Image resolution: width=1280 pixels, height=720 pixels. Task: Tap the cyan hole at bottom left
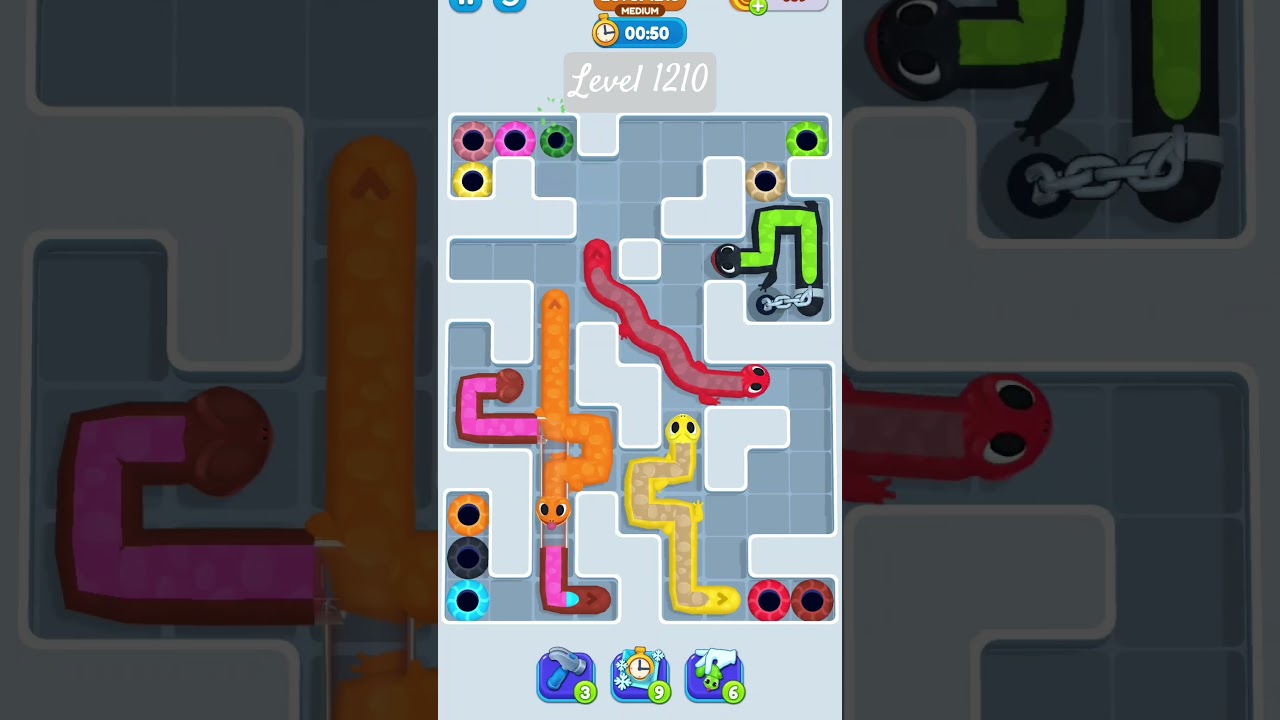[467, 600]
